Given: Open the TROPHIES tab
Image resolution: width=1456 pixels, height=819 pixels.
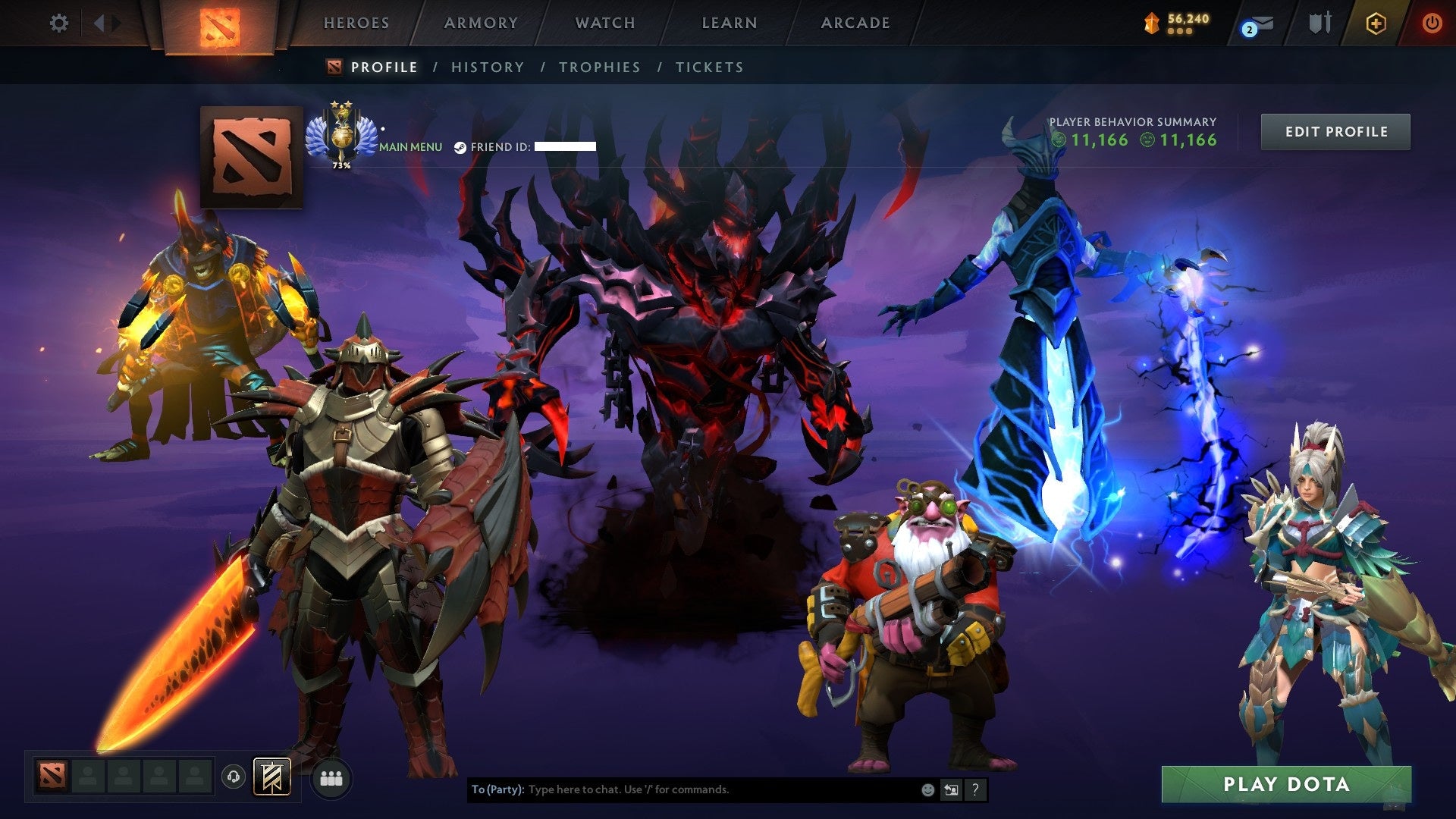Looking at the screenshot, I should tap(598, 67).
